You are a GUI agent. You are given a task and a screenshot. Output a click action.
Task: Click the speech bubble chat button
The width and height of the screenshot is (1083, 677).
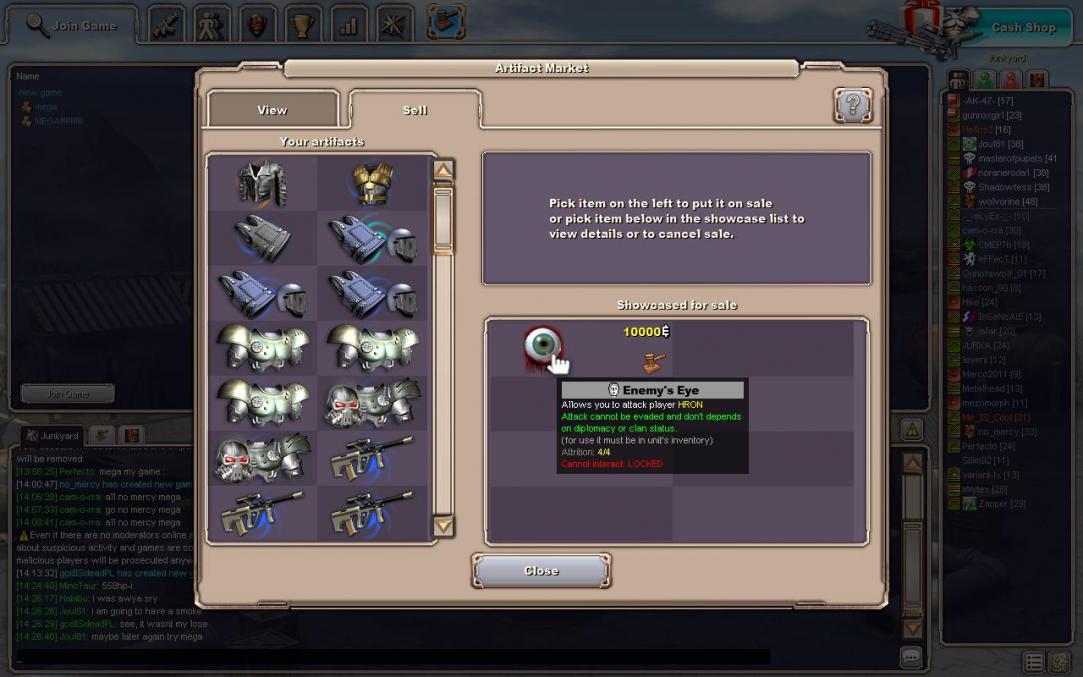pos(911,657)
